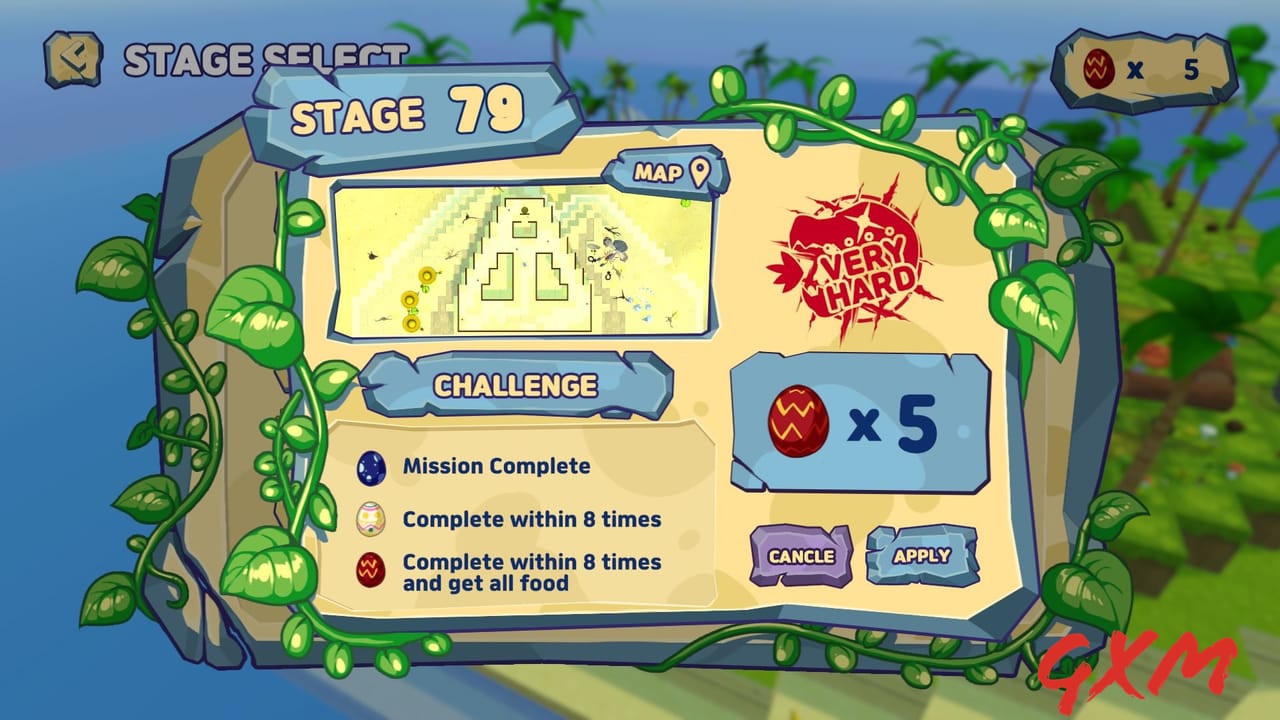Click the map pin icon

tap(700, 171)
